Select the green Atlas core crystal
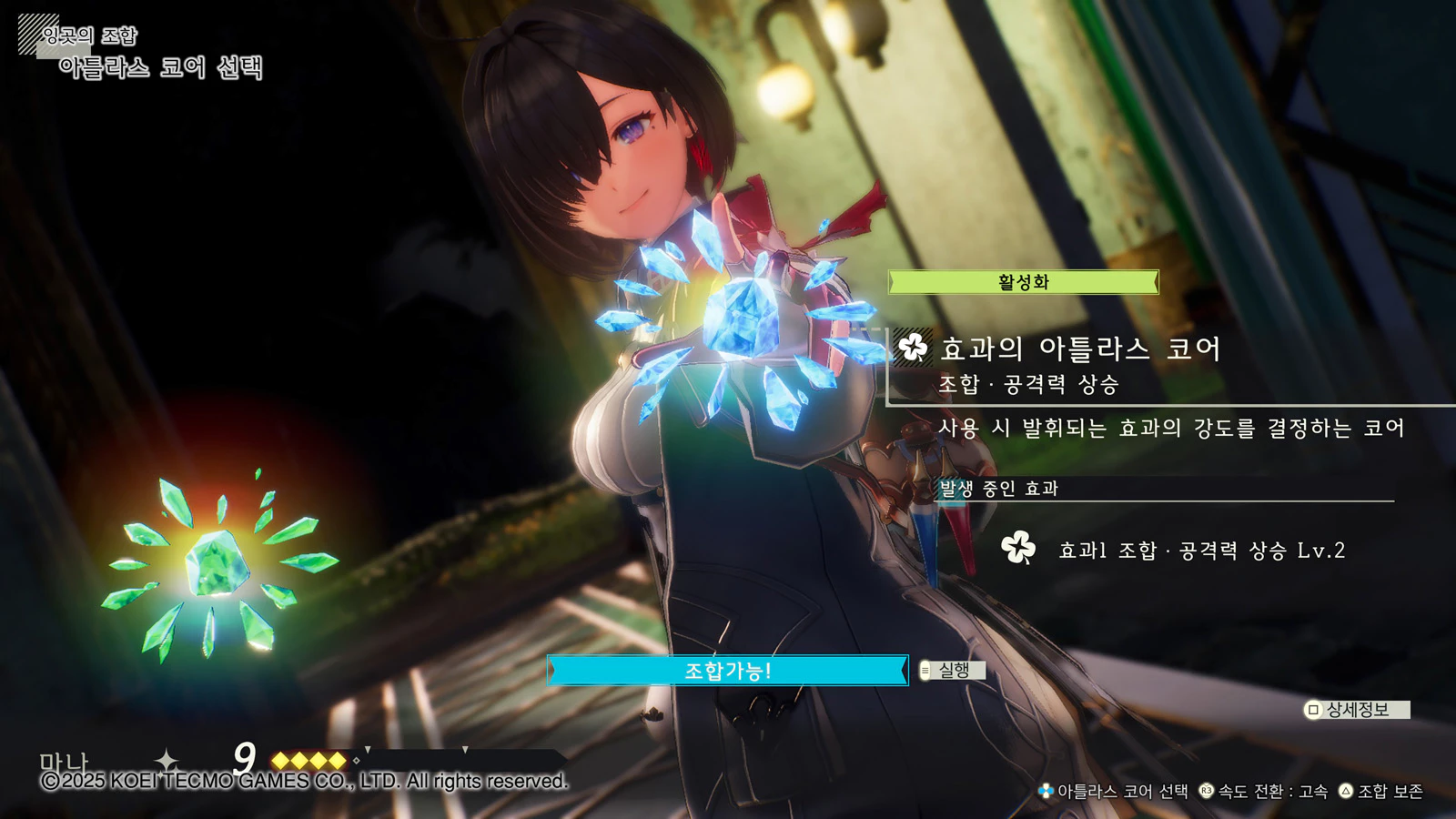1456x819 pixels. click(x=217, y=564)
